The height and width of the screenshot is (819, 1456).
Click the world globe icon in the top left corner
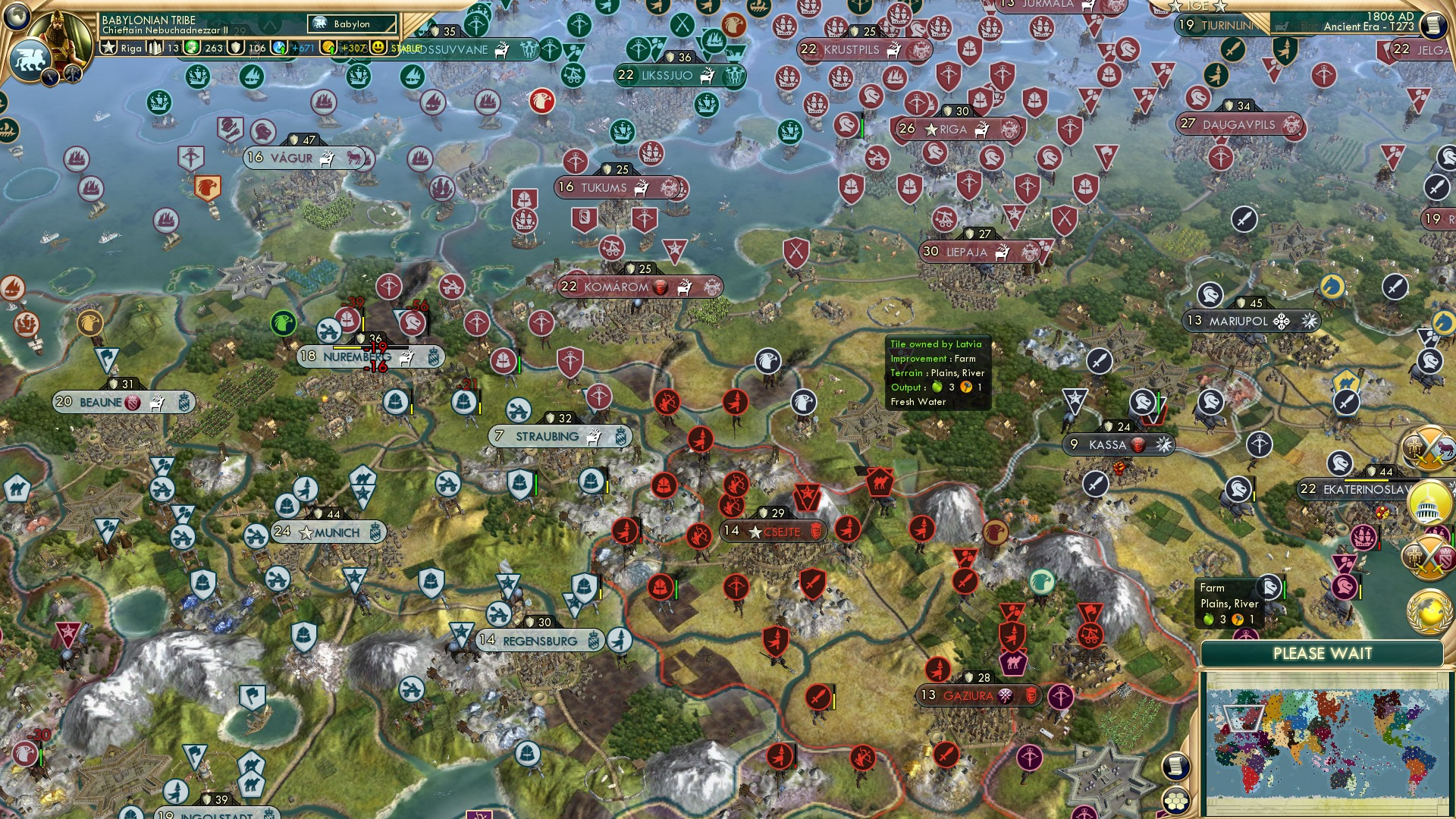pyautogui.click(x=17, y=17)
